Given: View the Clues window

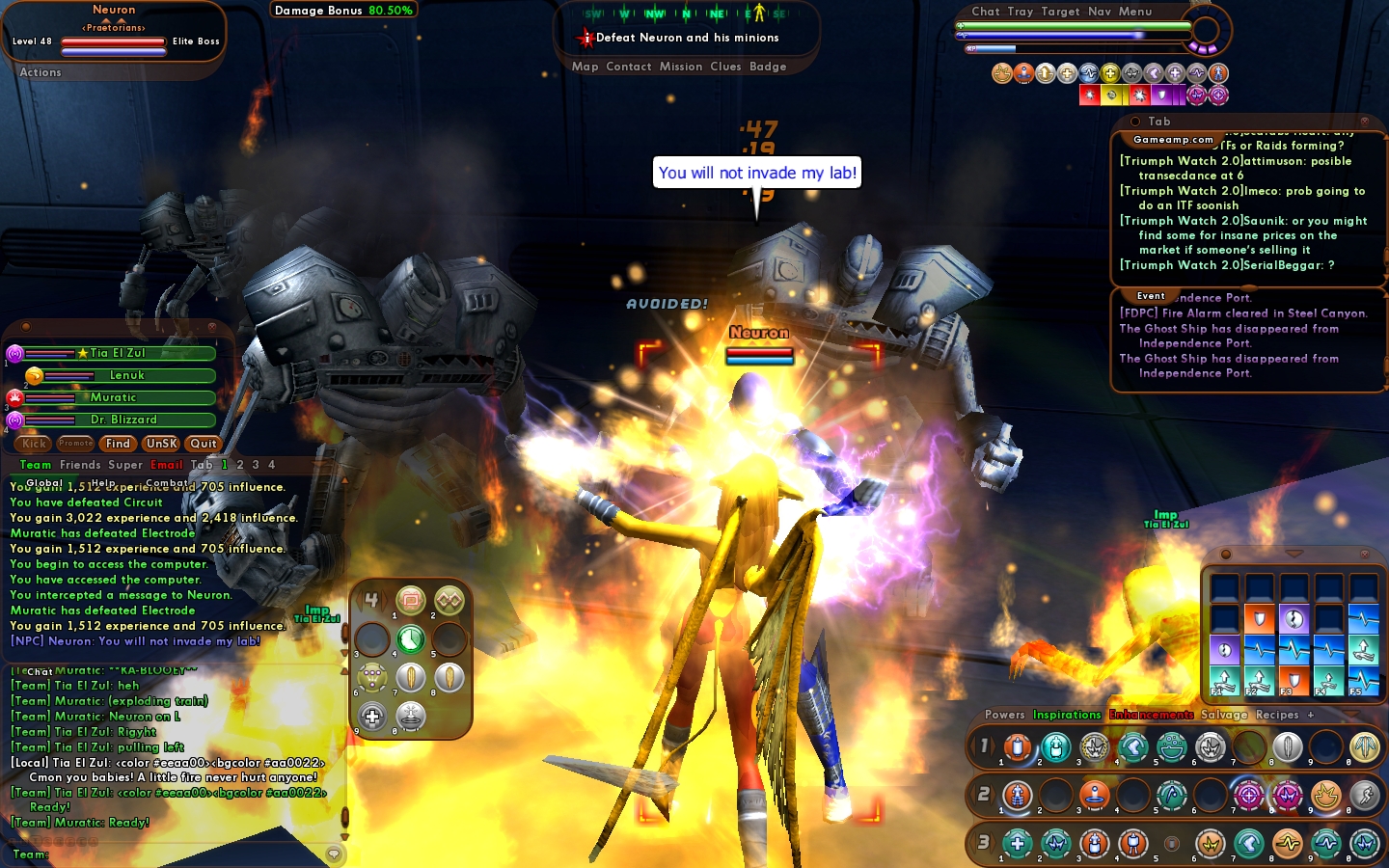Looking at the screenshot, I should (x=725, y=67).
